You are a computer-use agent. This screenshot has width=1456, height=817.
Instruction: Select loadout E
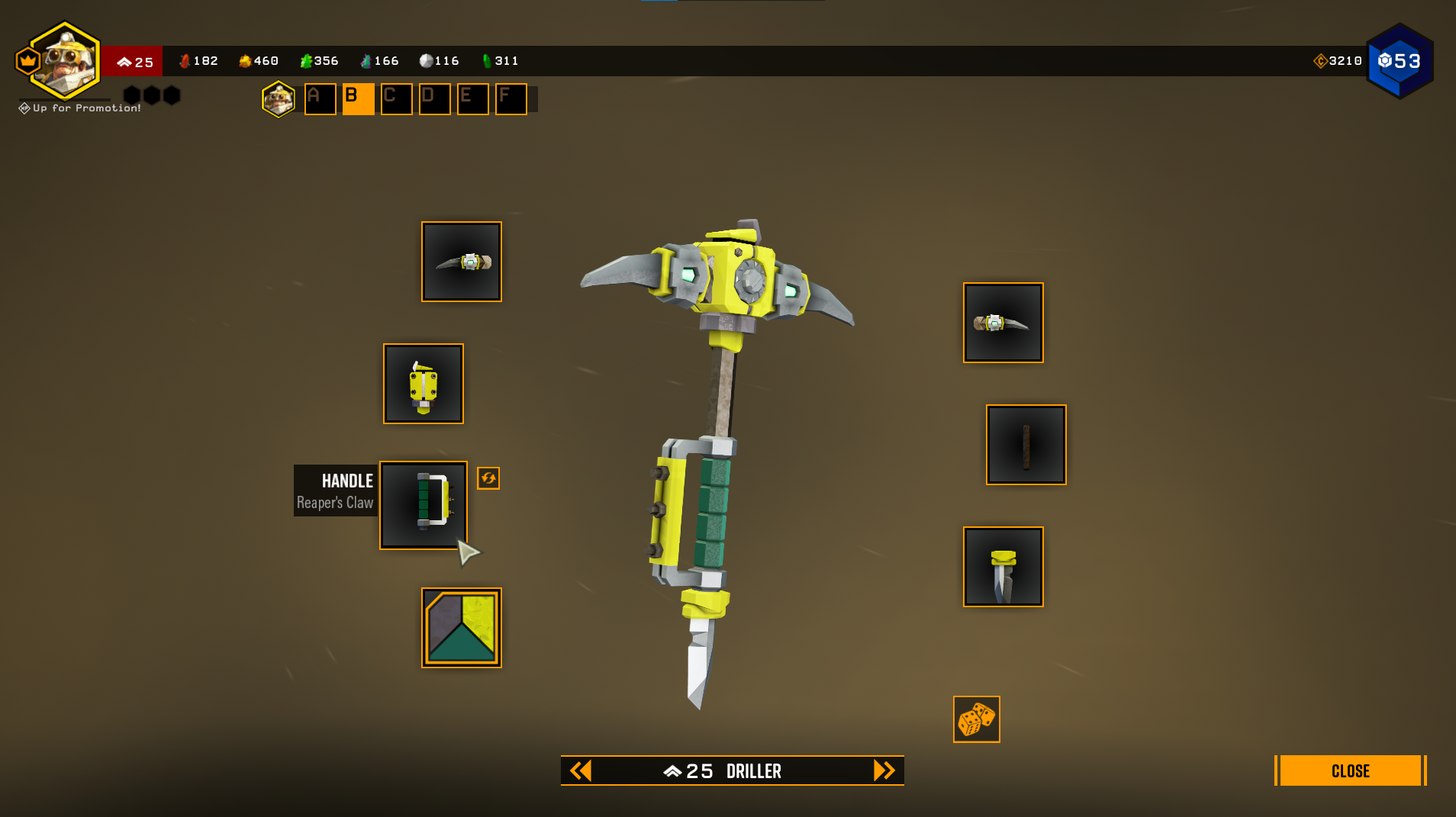(x=473, y=99)
